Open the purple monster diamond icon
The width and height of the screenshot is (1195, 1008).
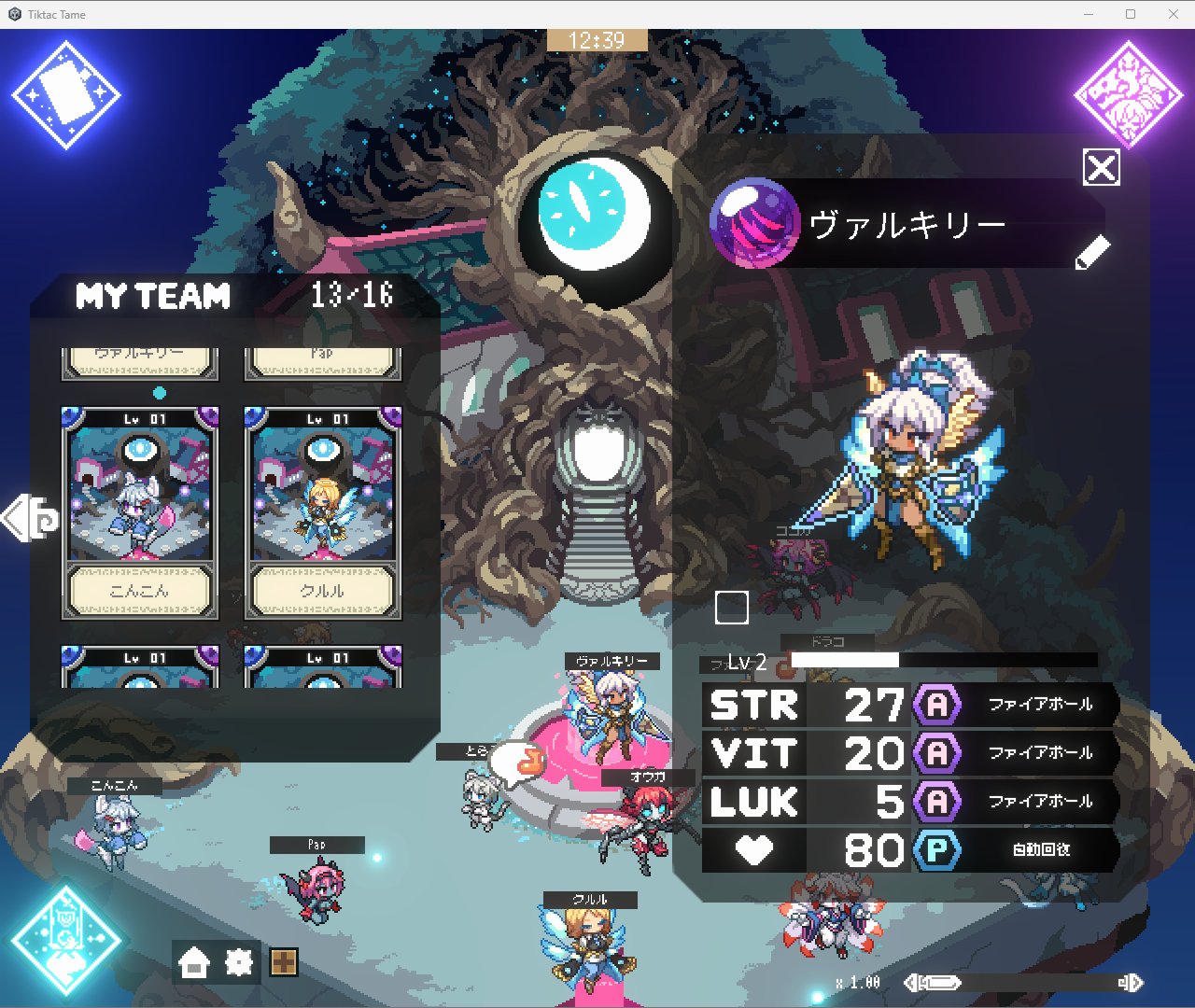point(1129,95)
